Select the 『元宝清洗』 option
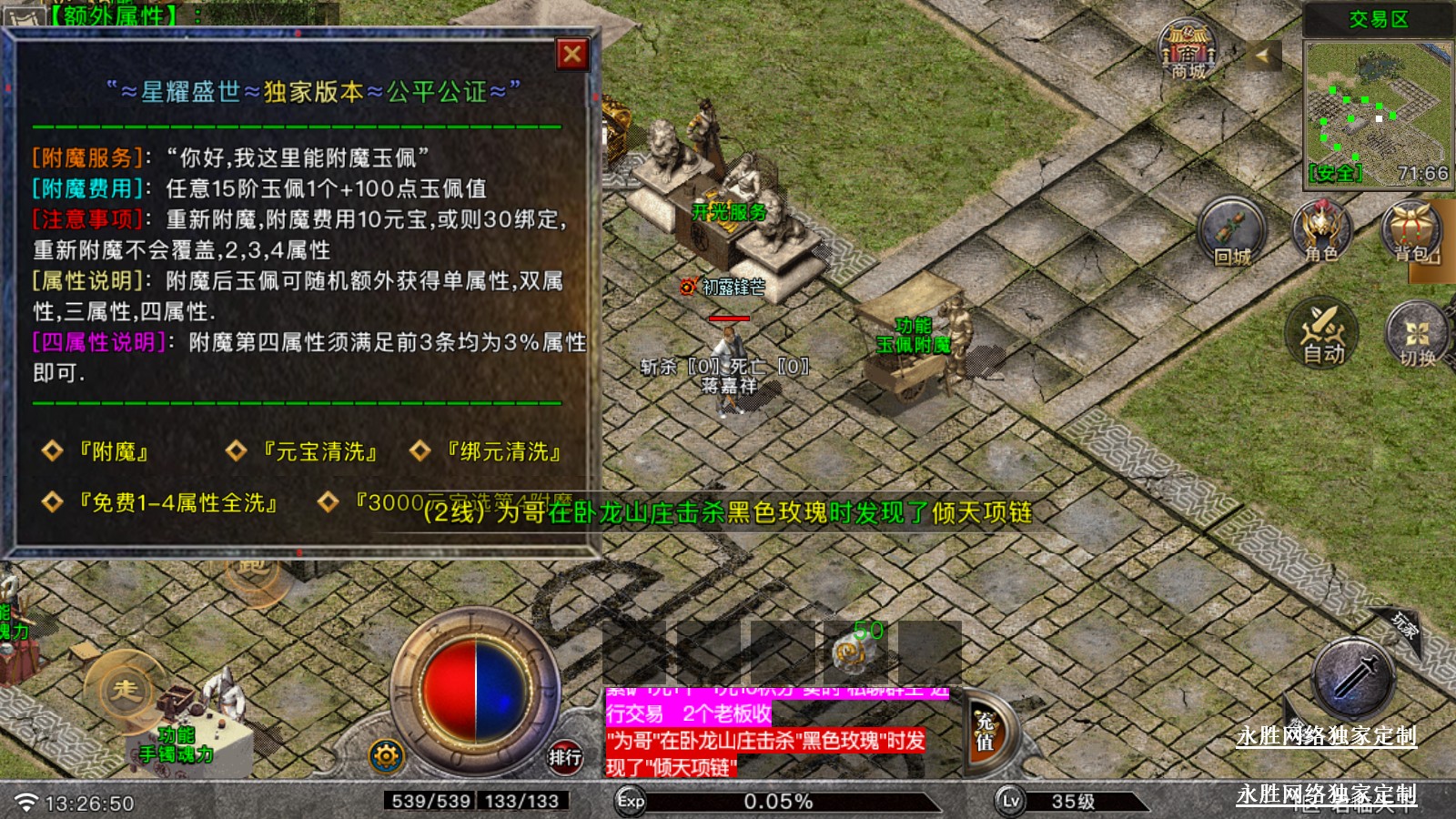Screen dimensions: 1456x819 (318, 451)
